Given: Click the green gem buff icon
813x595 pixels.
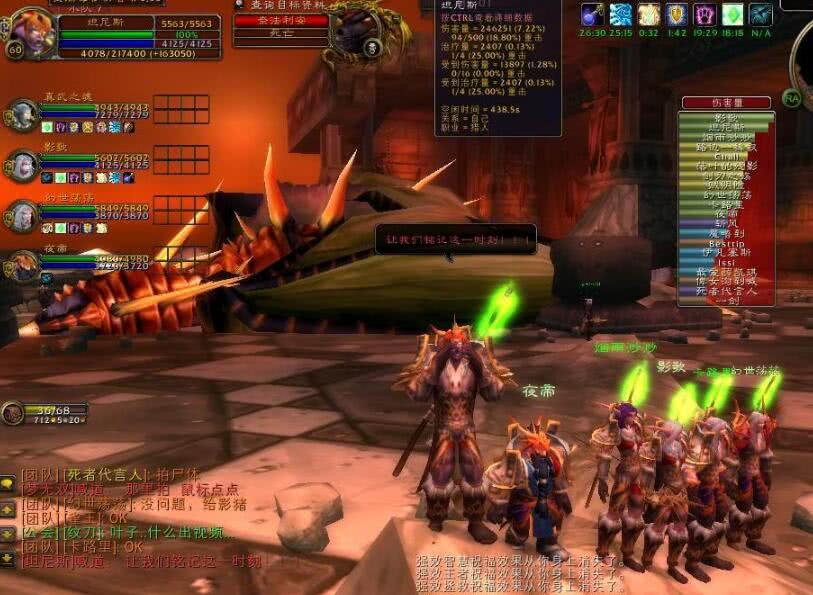Looking at the screenshot, I should click(733, 15).
